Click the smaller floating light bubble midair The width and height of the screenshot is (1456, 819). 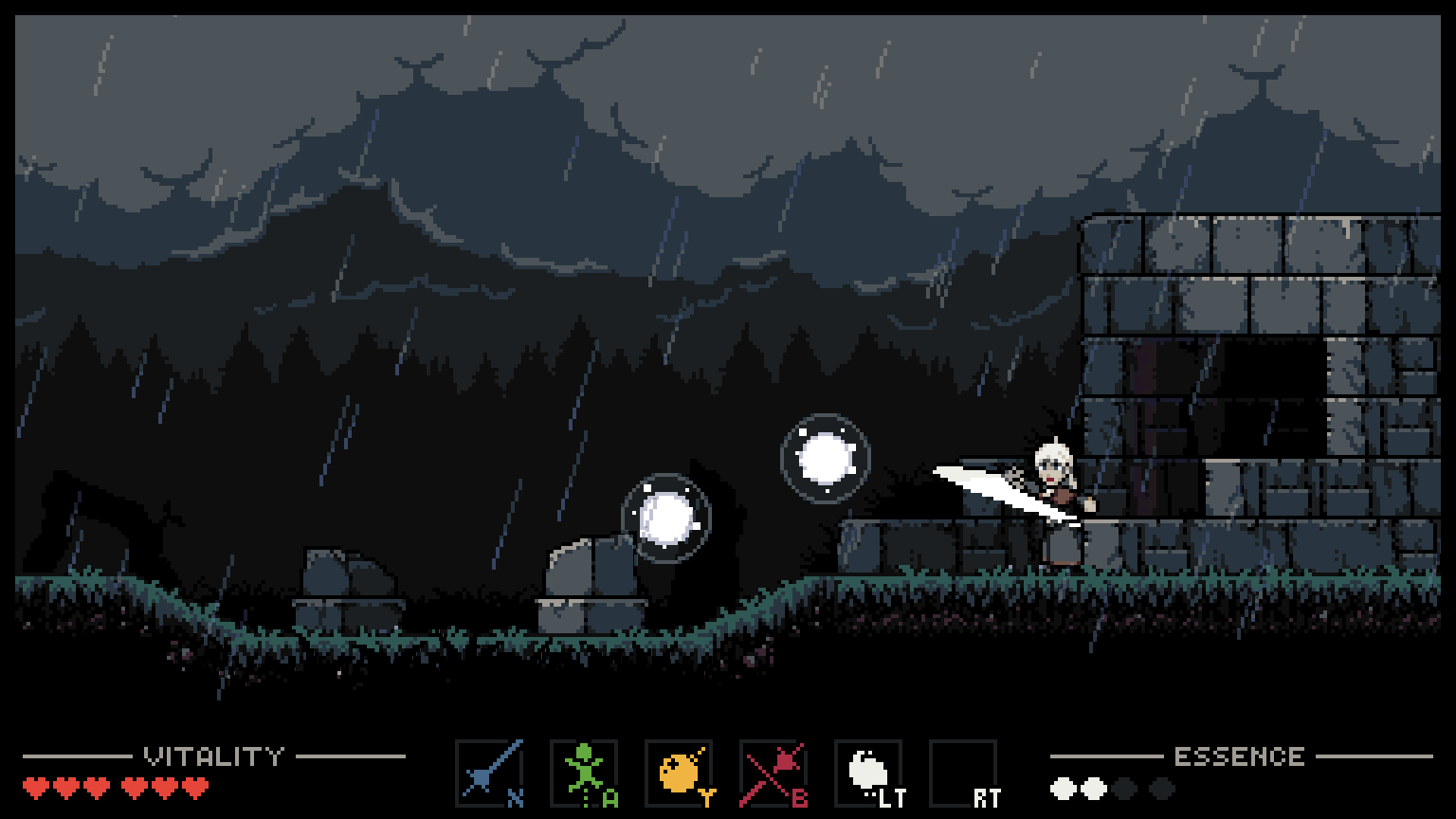(x=825, y=459)
